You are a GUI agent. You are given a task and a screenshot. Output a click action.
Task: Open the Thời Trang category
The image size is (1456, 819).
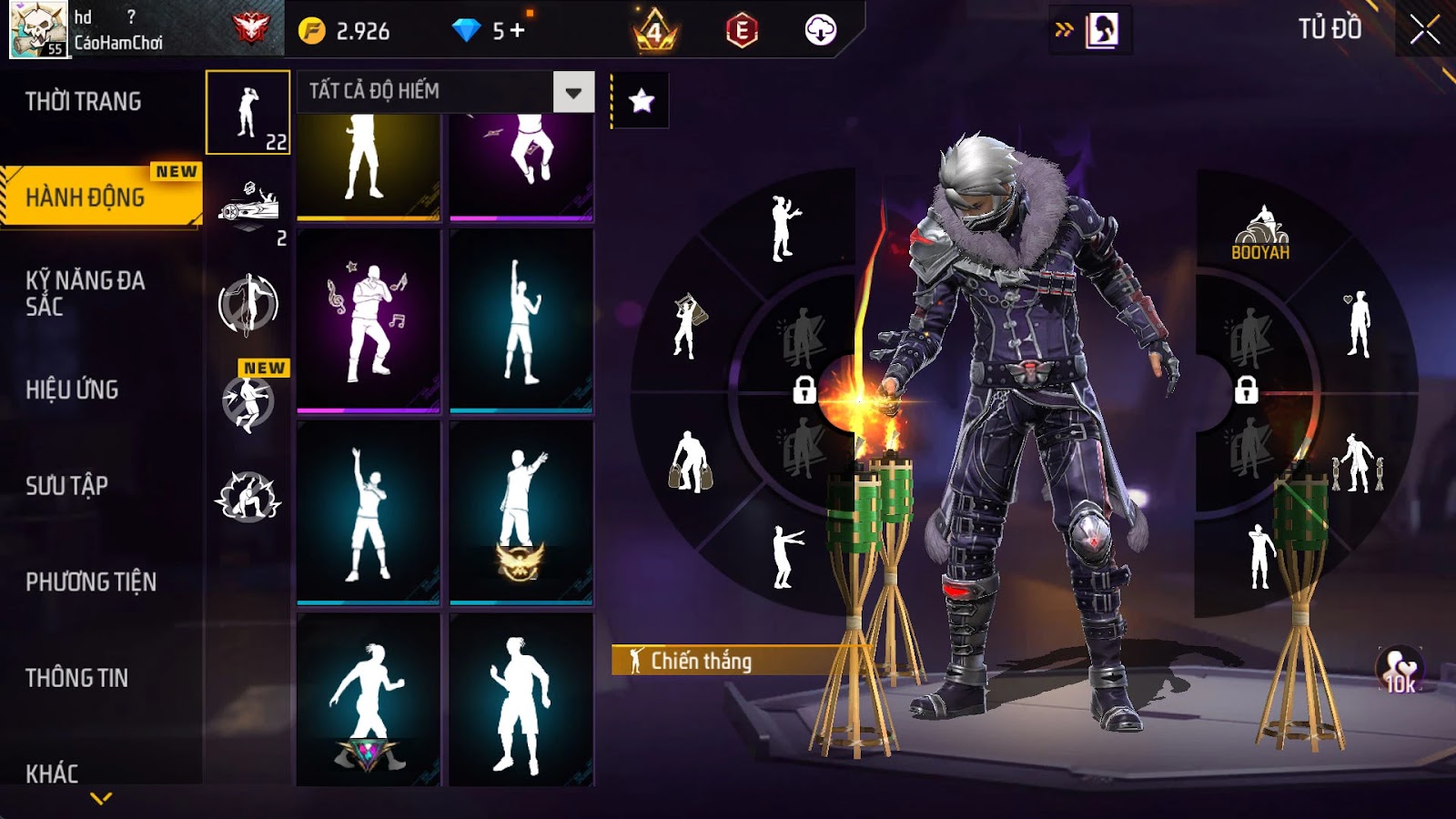pyautogui.click(x=84, y=101)
